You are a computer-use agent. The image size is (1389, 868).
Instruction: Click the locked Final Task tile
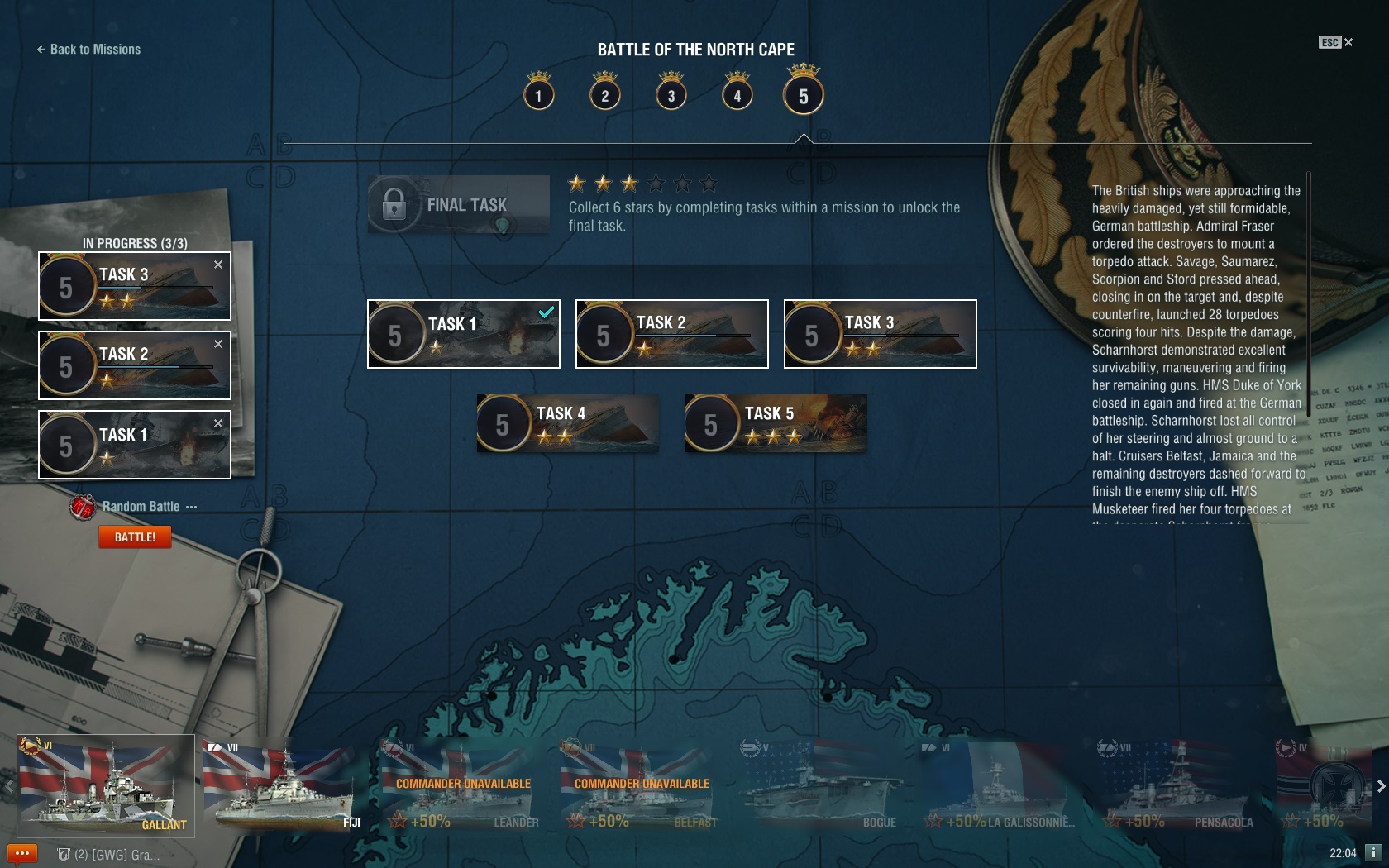point(459,204)
